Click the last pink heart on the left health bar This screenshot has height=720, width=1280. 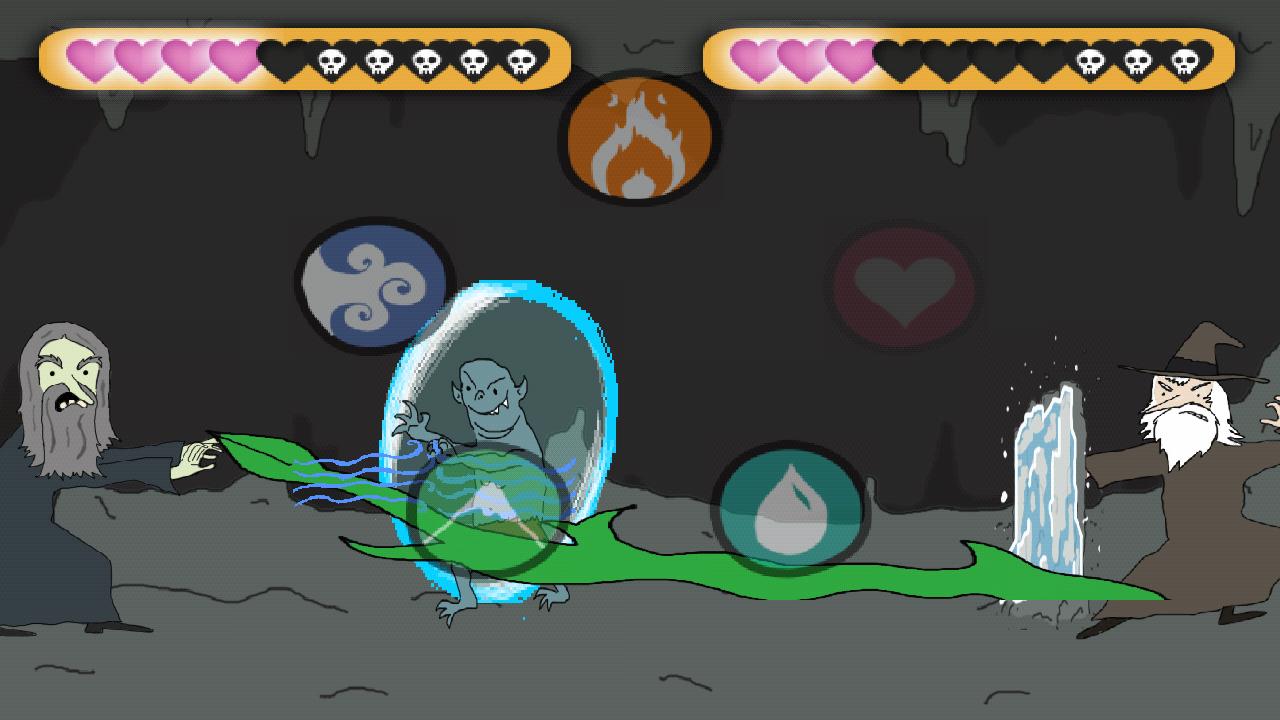click(x=232, y=60)
